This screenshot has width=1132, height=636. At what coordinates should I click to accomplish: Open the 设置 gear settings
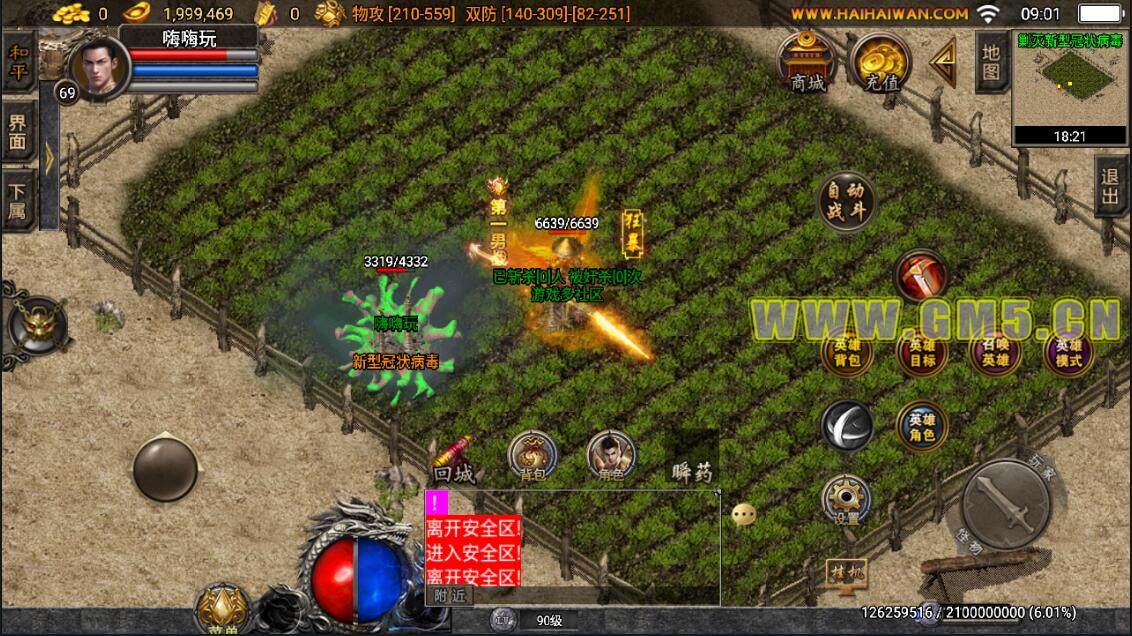point(847,500)
